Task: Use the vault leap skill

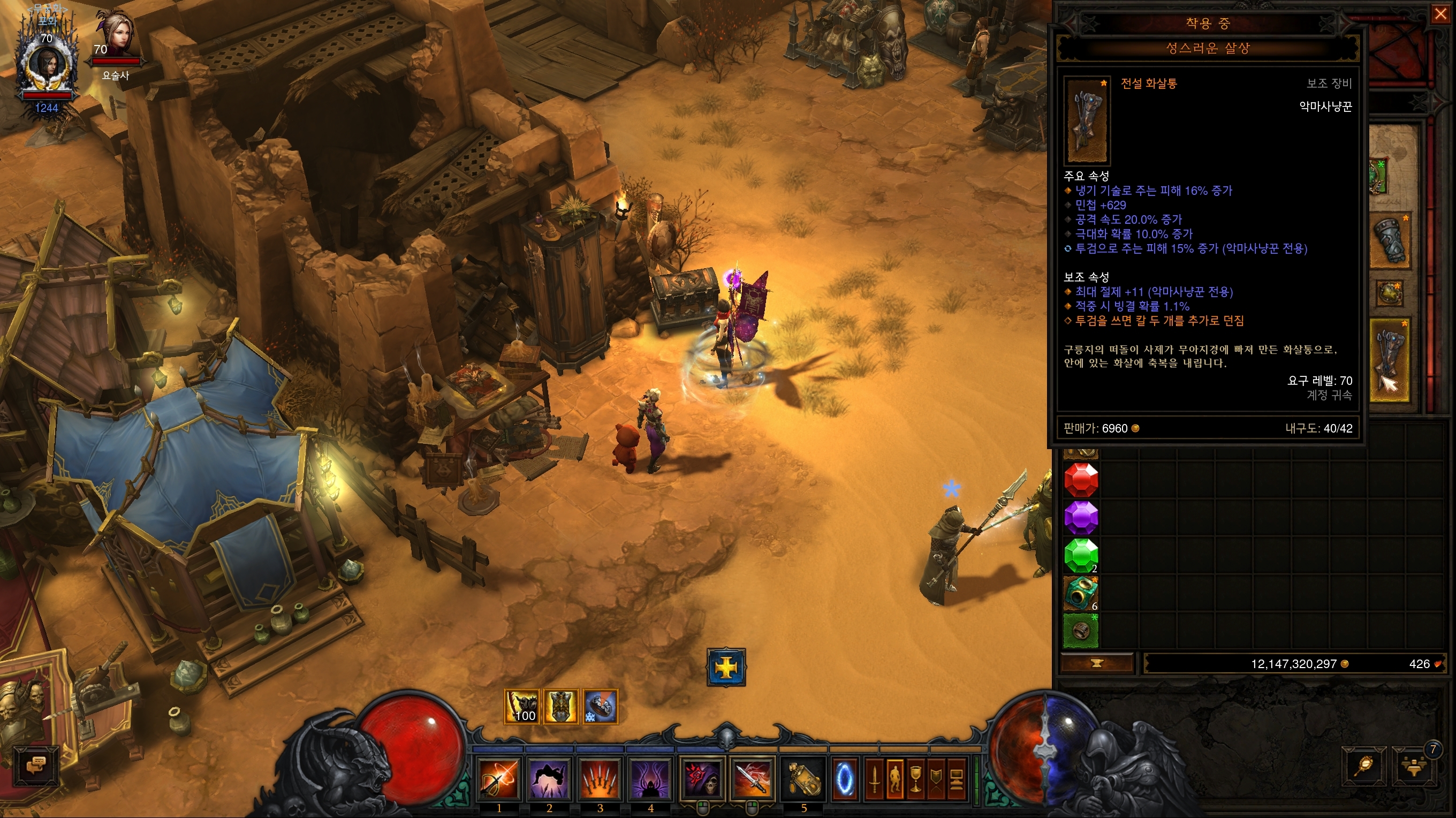Action: pos(549,779)
